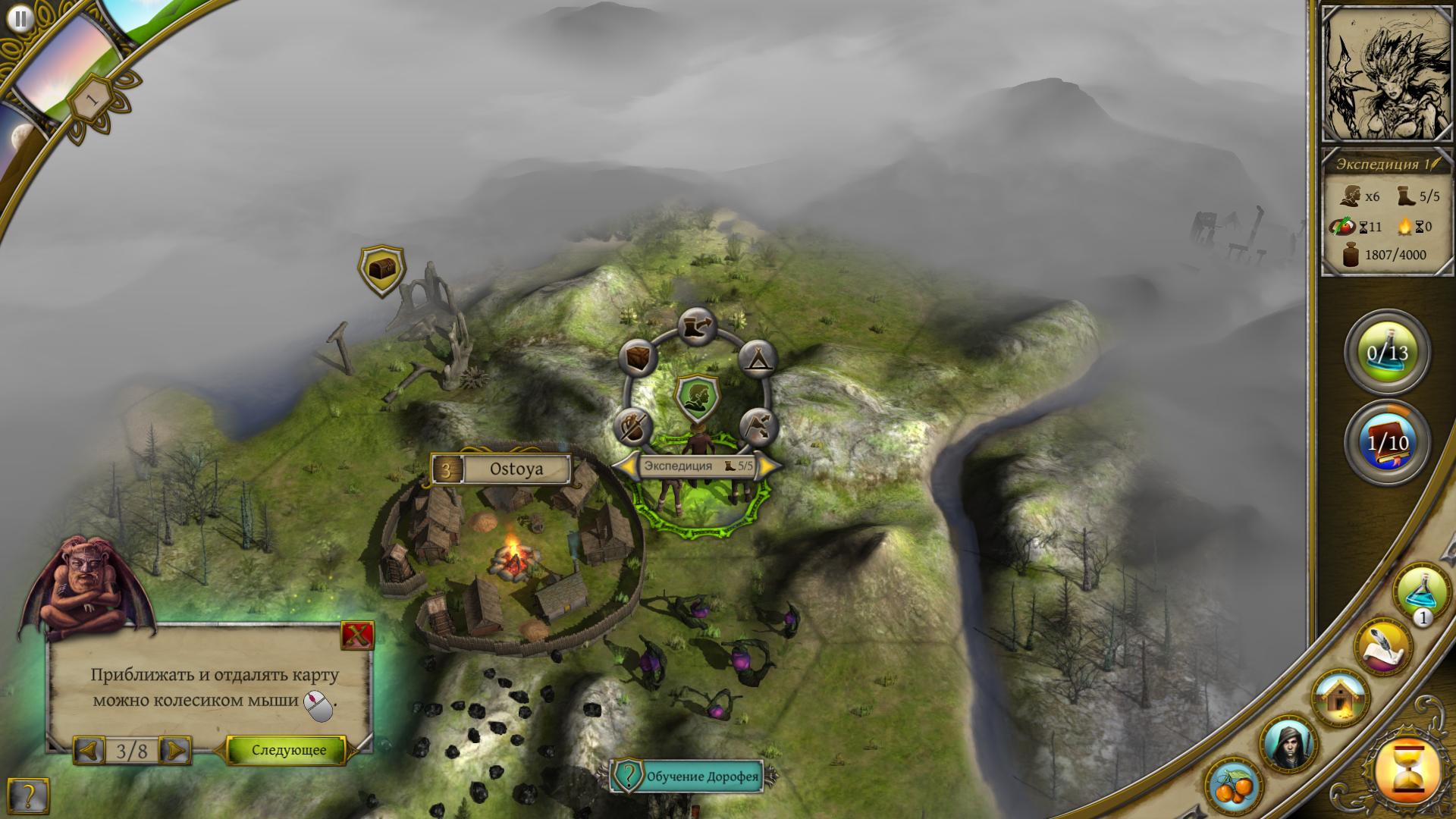Click the treasure chest map marker
This screenshot has height=819, width=1456.
pyautogui.click(x=381, y=268)
